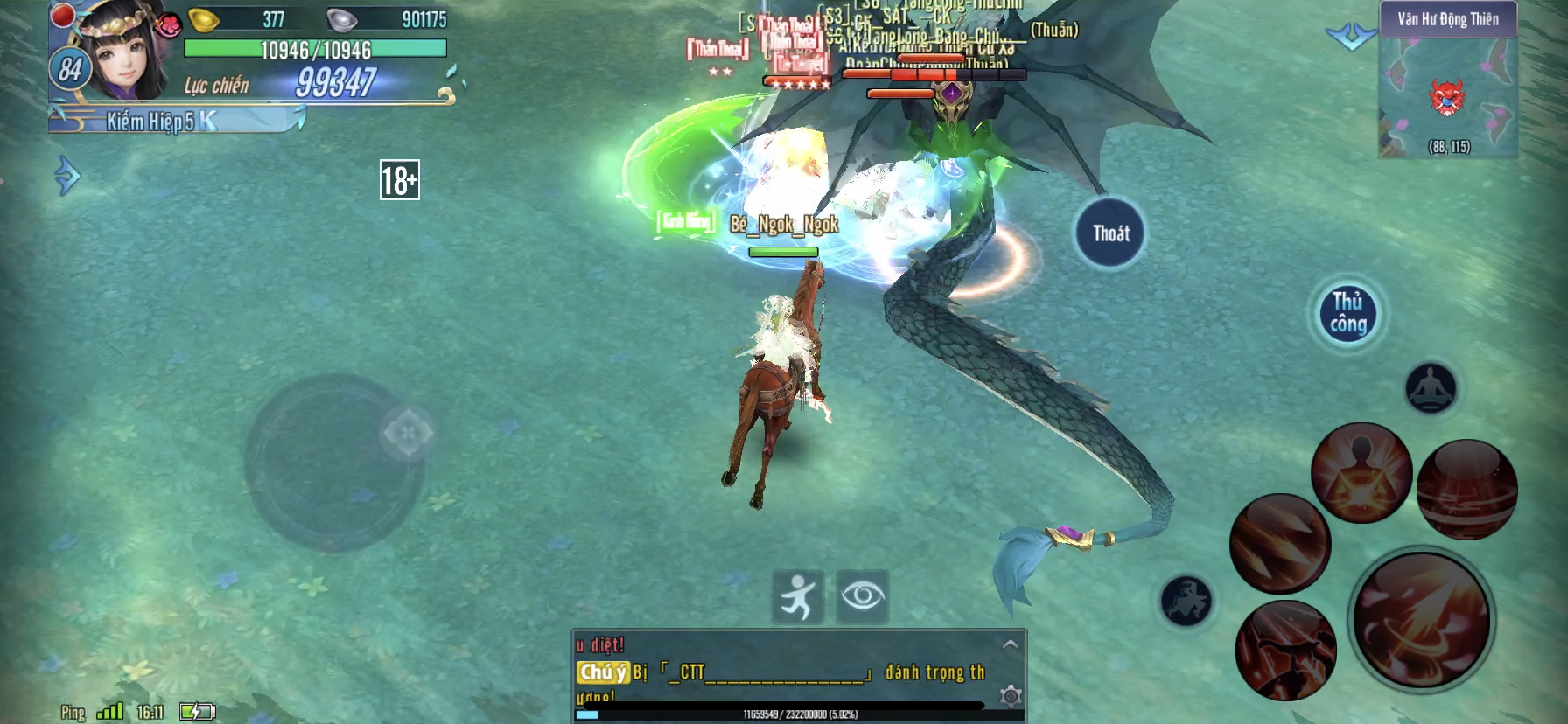This screenshot has height=724, width=1568.
Task: Tap the Thoát exit button
Action: click(1110, 233)
